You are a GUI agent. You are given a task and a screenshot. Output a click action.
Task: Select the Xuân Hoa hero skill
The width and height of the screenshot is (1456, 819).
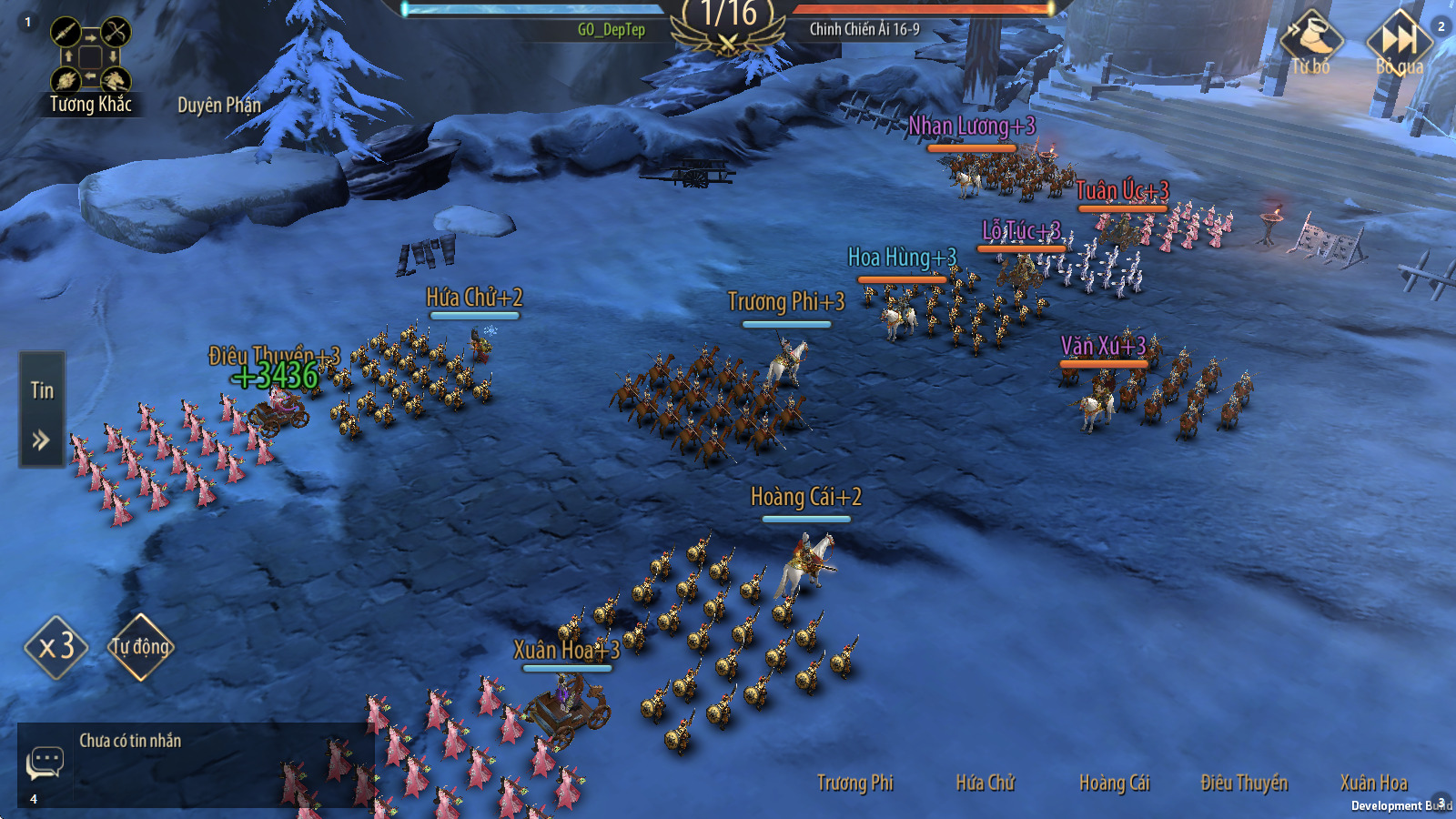pyautogui.click(x=1373, y=783)
